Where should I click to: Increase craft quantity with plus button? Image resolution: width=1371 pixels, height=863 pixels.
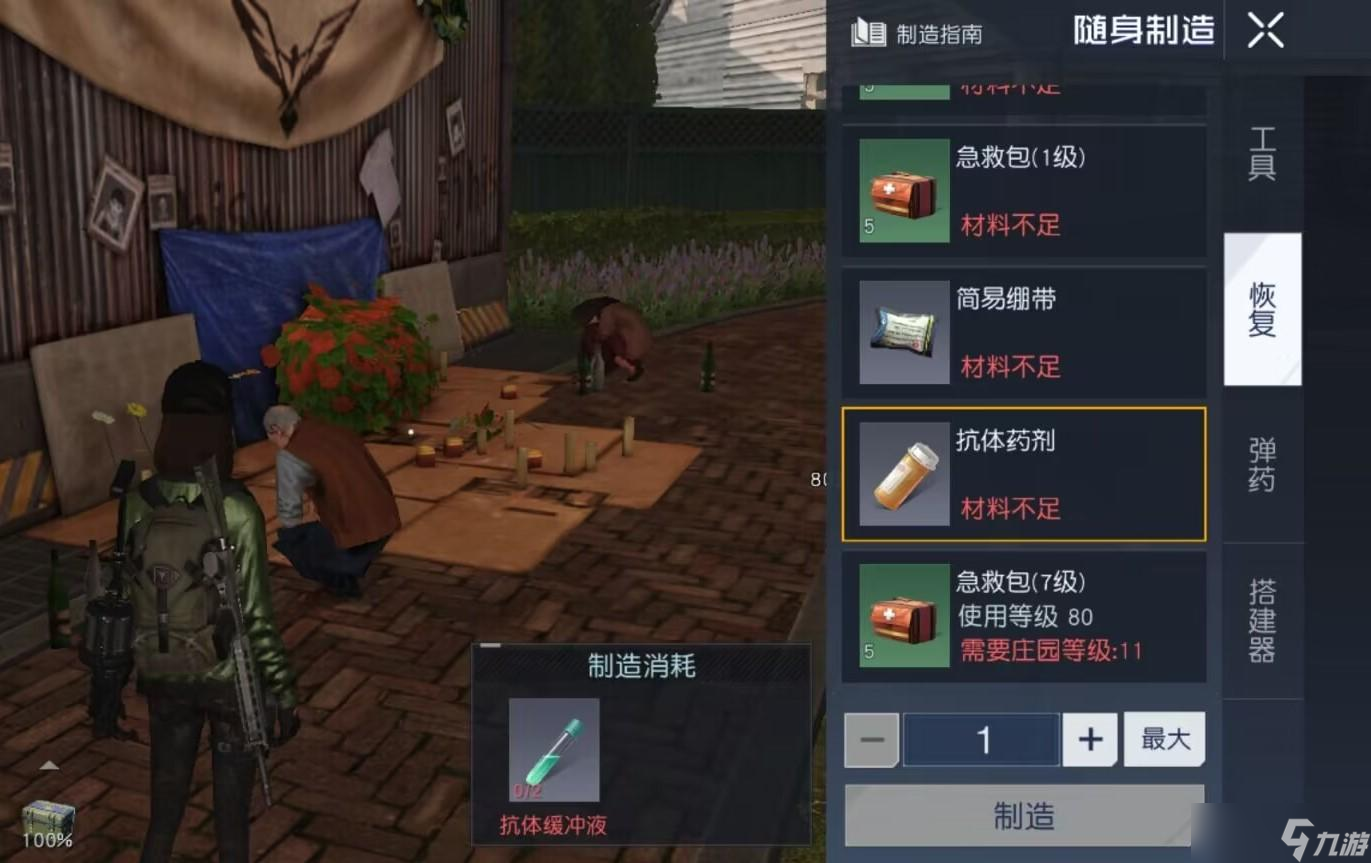[x=1089, y=739]
